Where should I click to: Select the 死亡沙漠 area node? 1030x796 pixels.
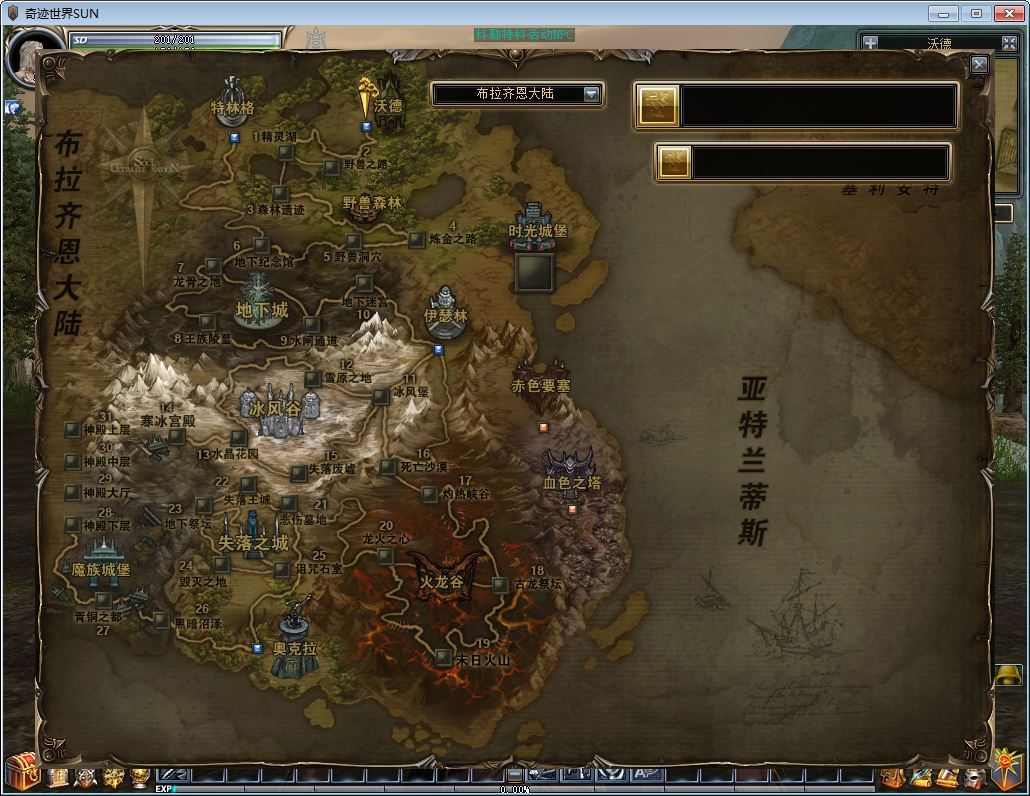[388, 467]
